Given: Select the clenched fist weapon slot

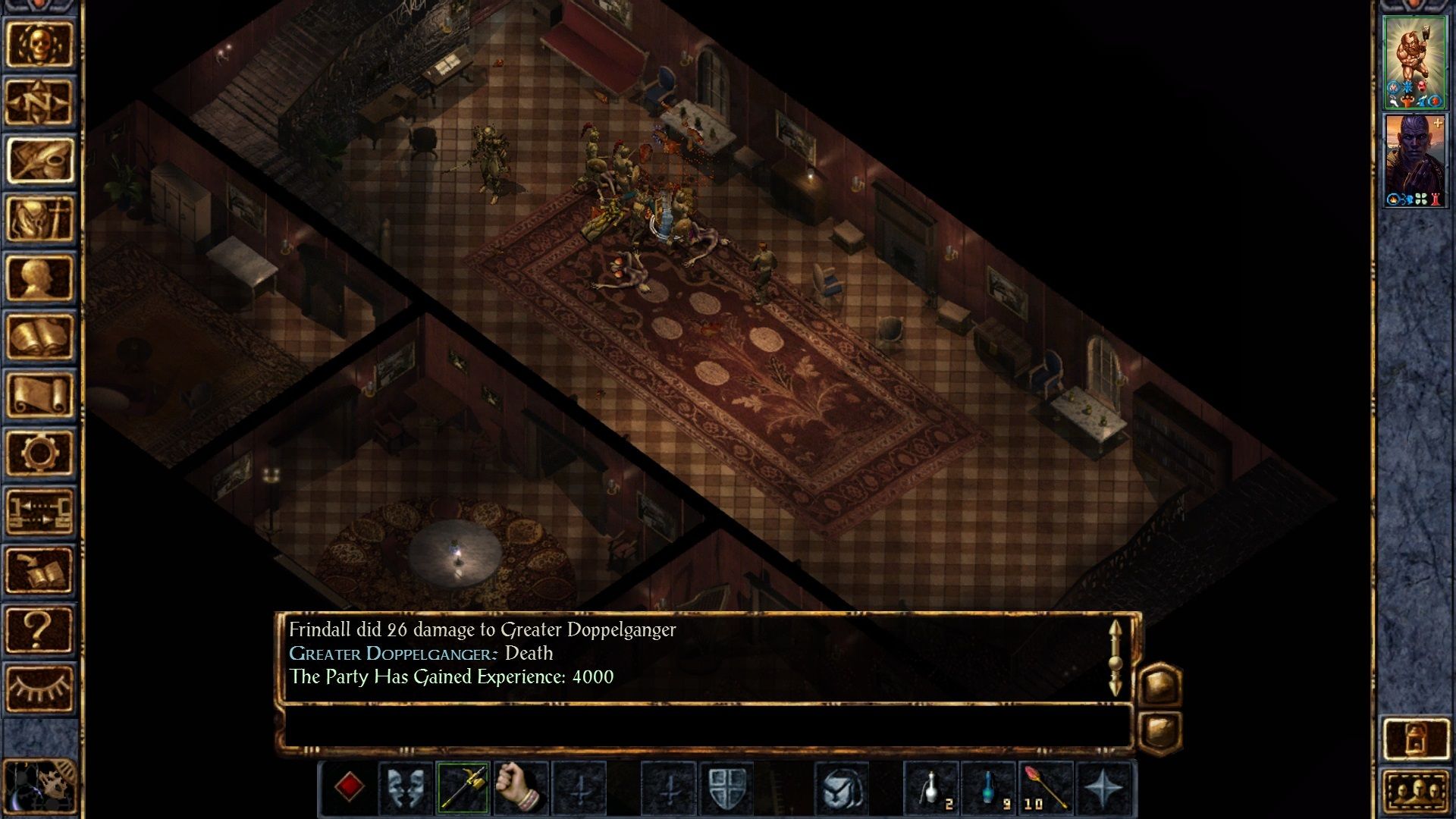Looking at the screenshot, I should tap(521, 787).
